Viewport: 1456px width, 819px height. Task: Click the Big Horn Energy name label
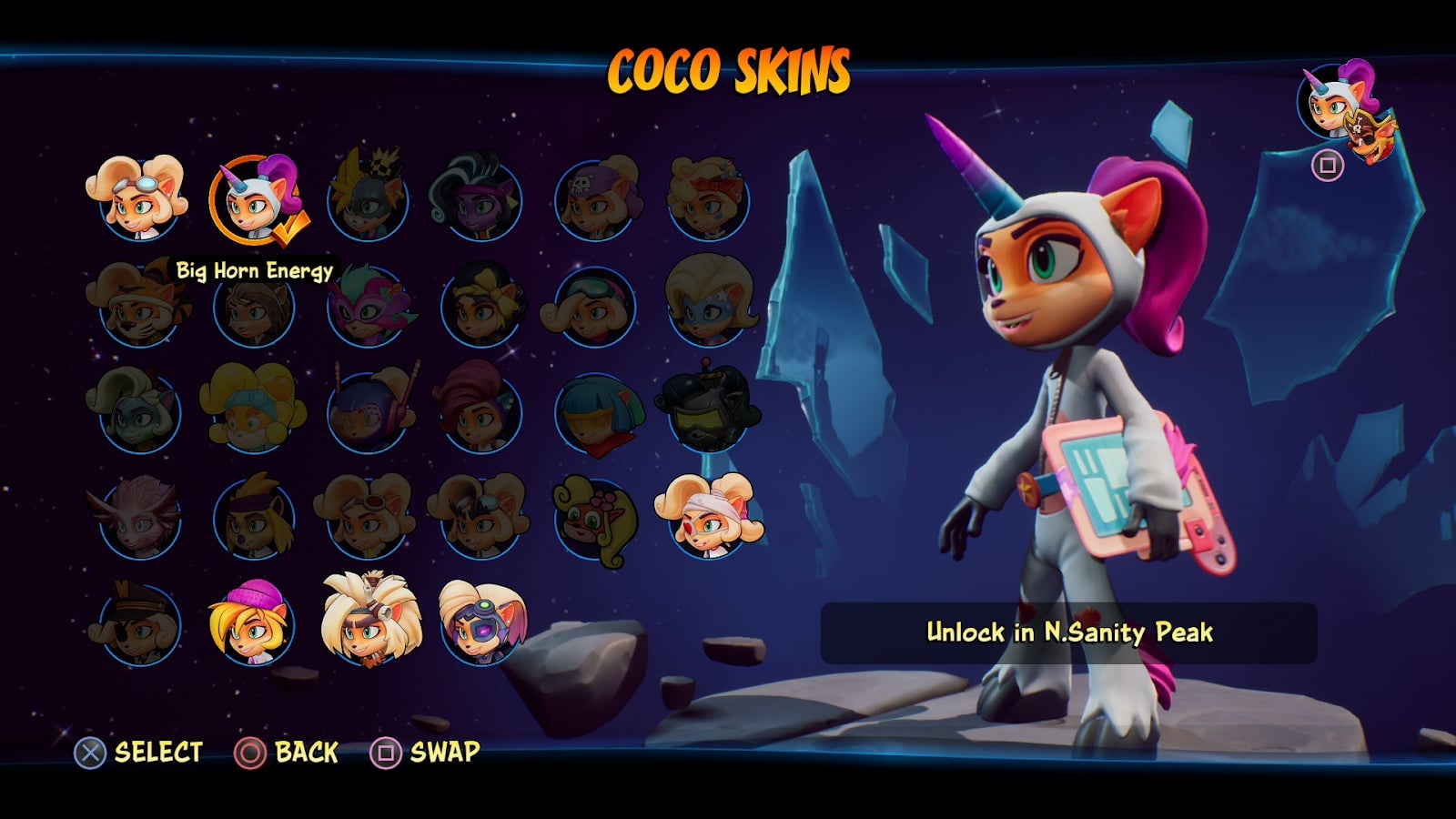(255, 269)
